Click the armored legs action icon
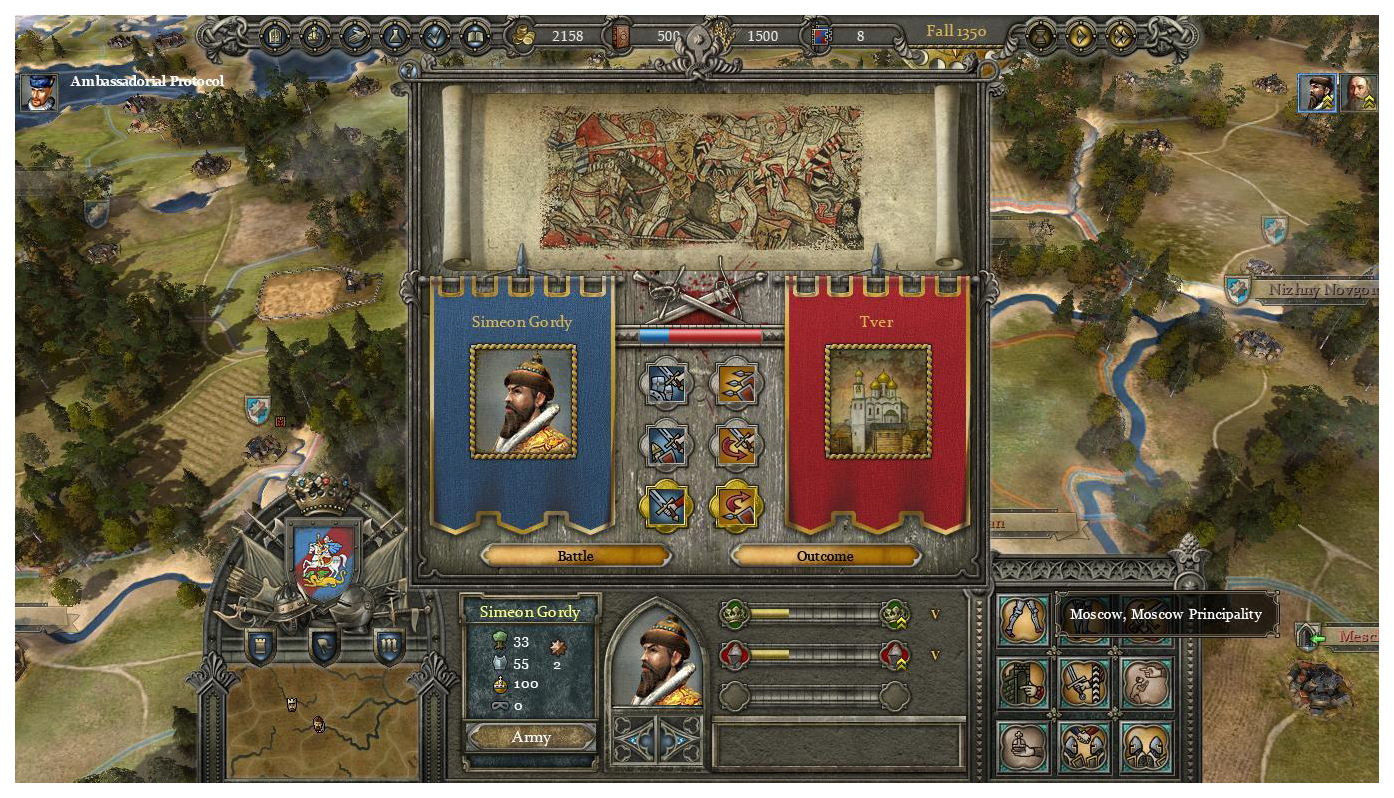 (1024, 622)
